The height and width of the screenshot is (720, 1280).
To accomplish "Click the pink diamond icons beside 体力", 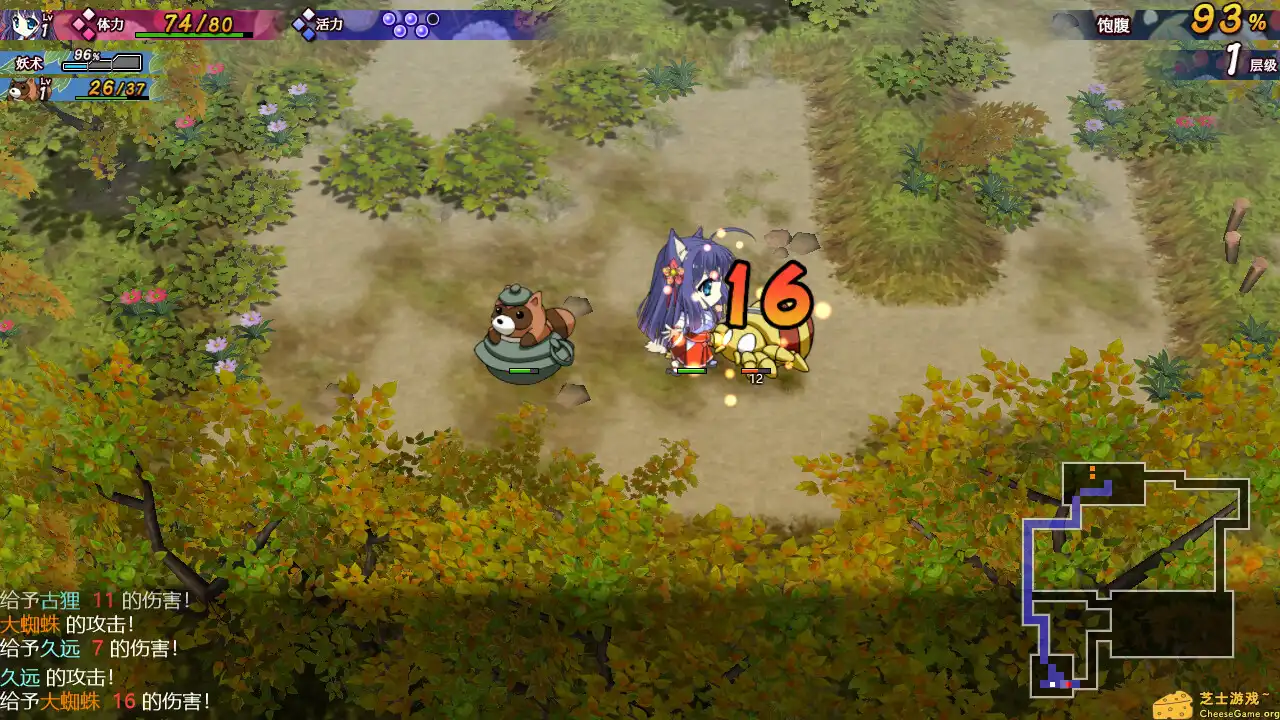I will pyautogui.click(x=84, y=24).
